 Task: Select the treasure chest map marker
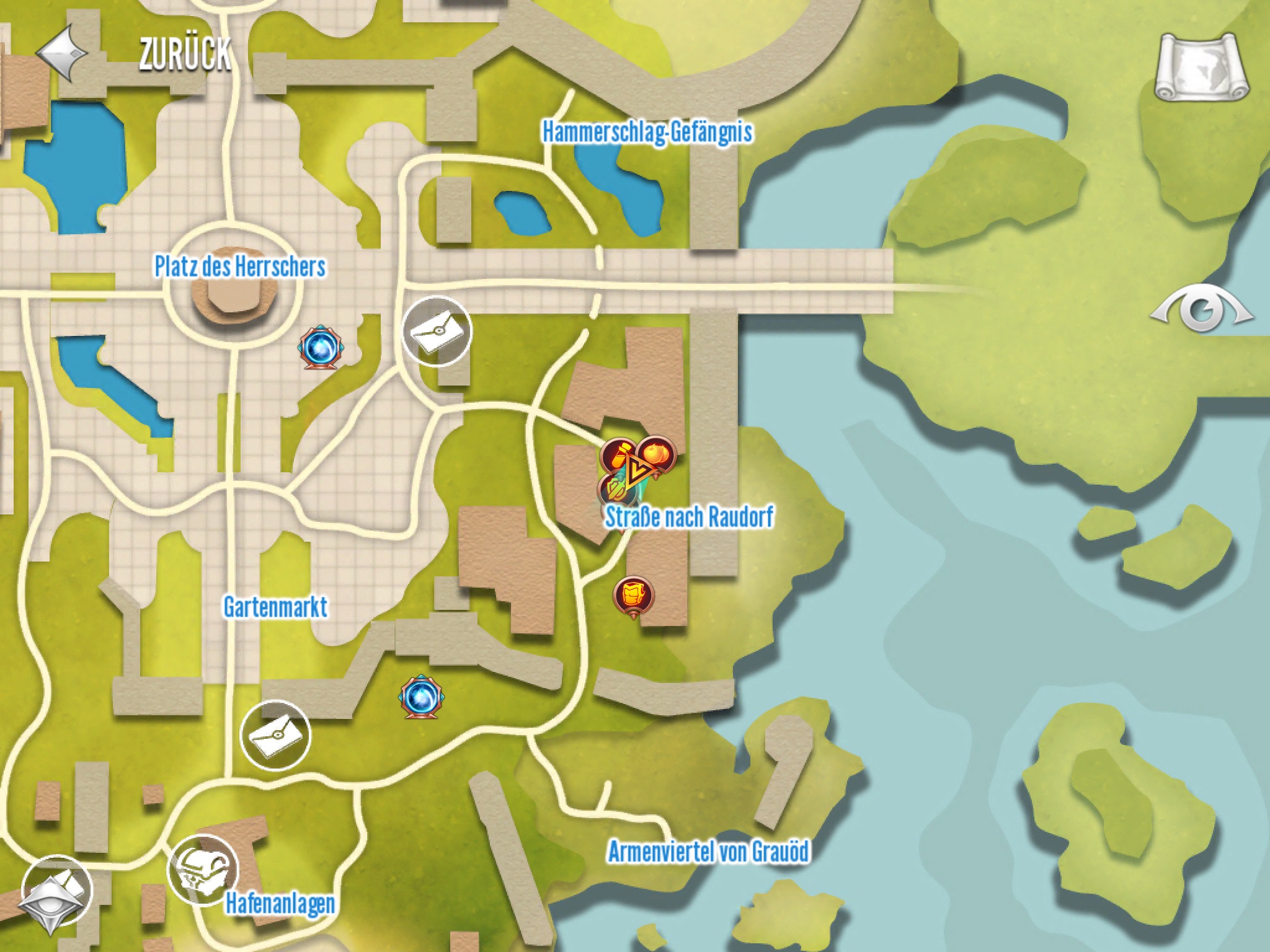point(203,870)
